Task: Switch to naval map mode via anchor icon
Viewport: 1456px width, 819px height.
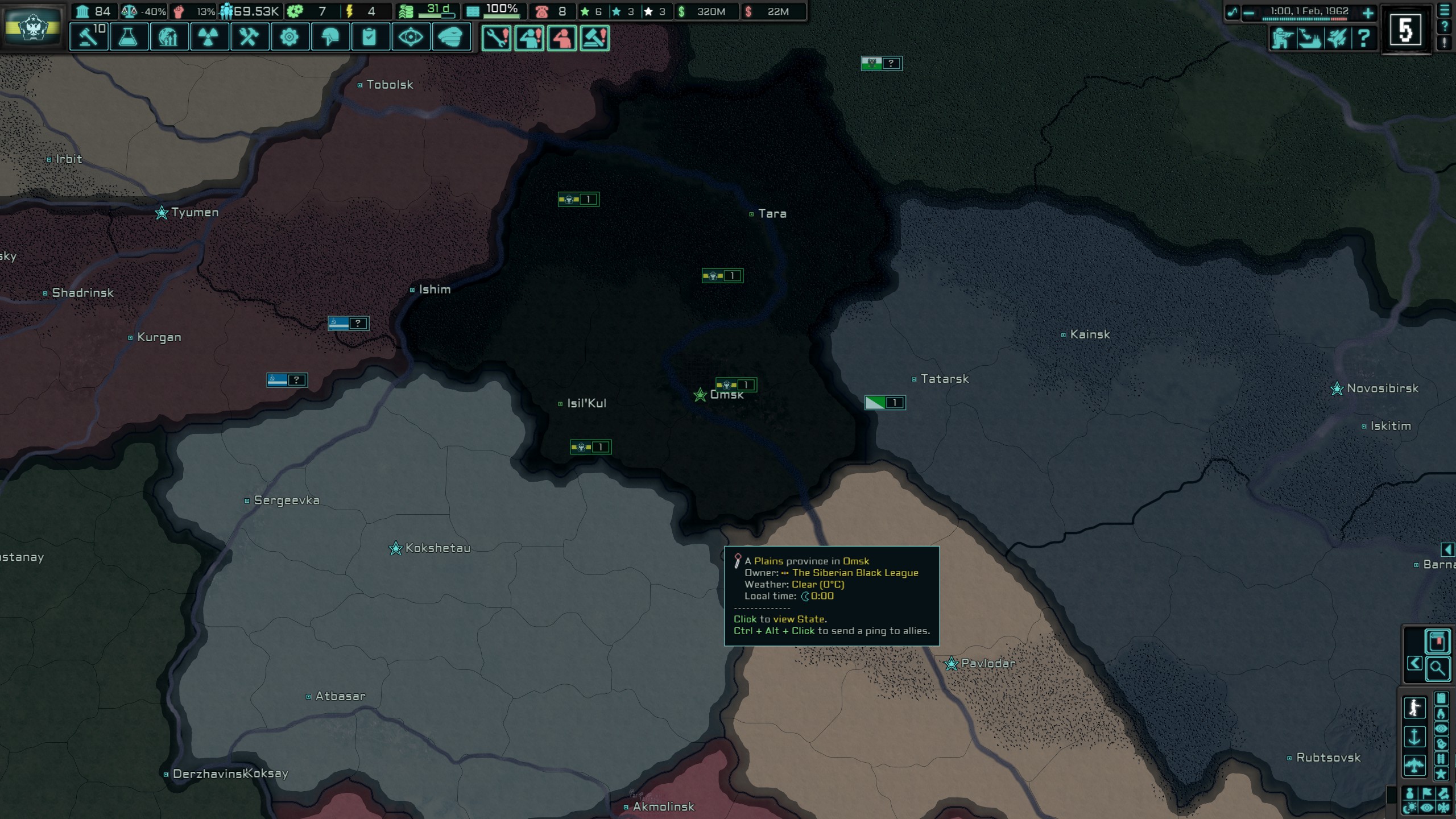Action: point(1415,736)
